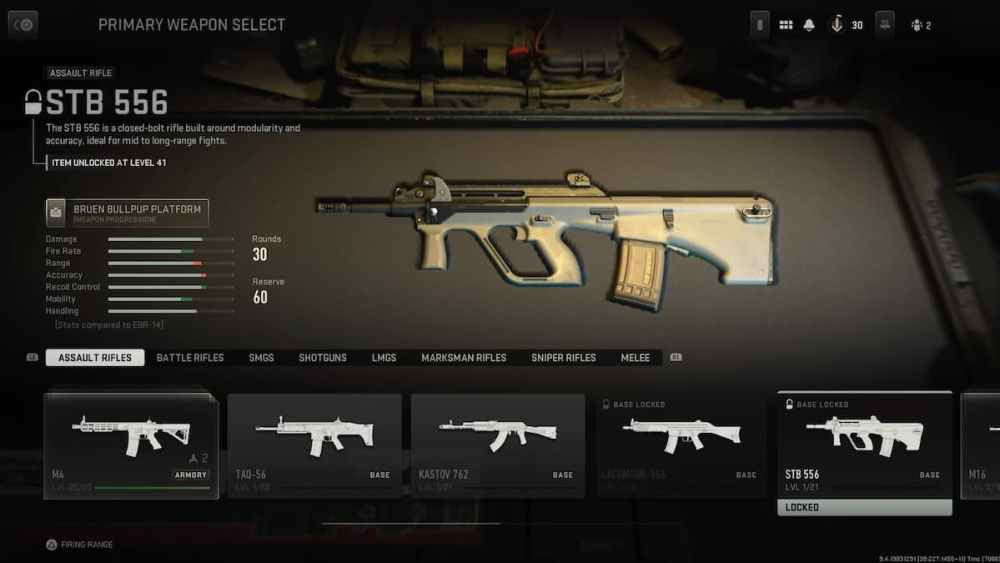Choose the Melee weapon category

(x=635, y=358)
